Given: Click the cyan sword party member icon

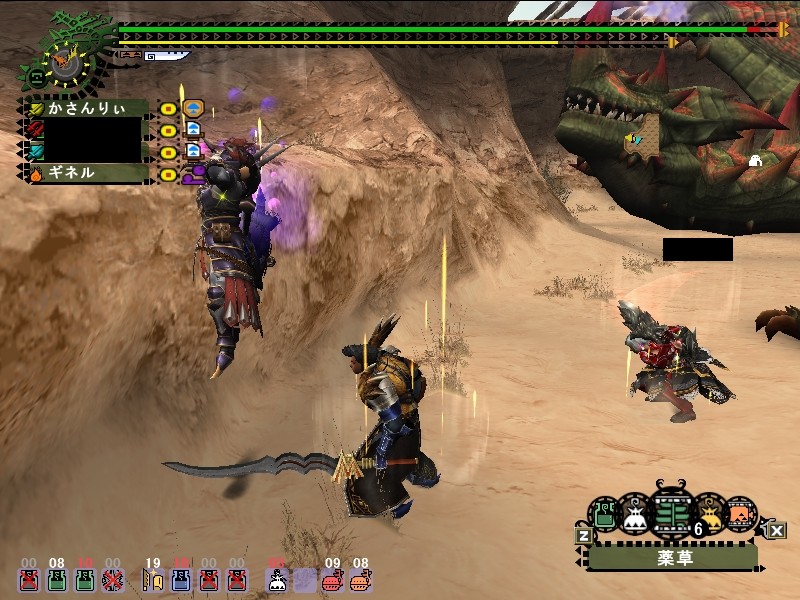Looking at the screenshot, I should tap(34, 151).
